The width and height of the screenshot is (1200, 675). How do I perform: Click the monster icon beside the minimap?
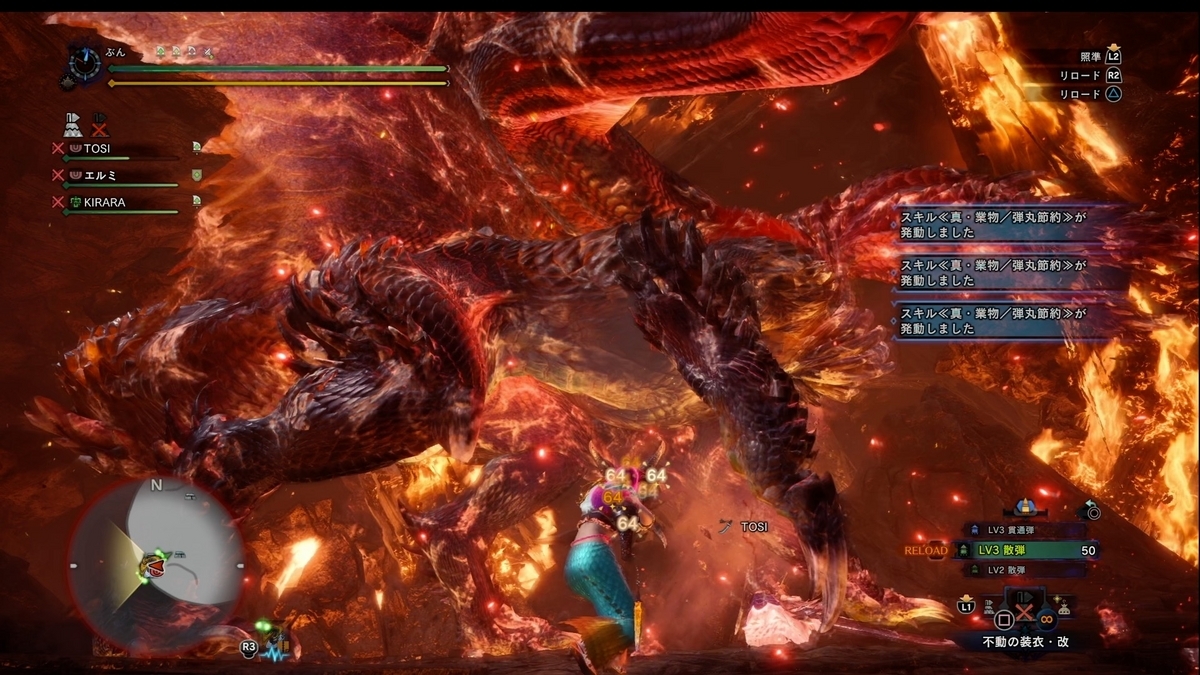click(x=276, y=641)
